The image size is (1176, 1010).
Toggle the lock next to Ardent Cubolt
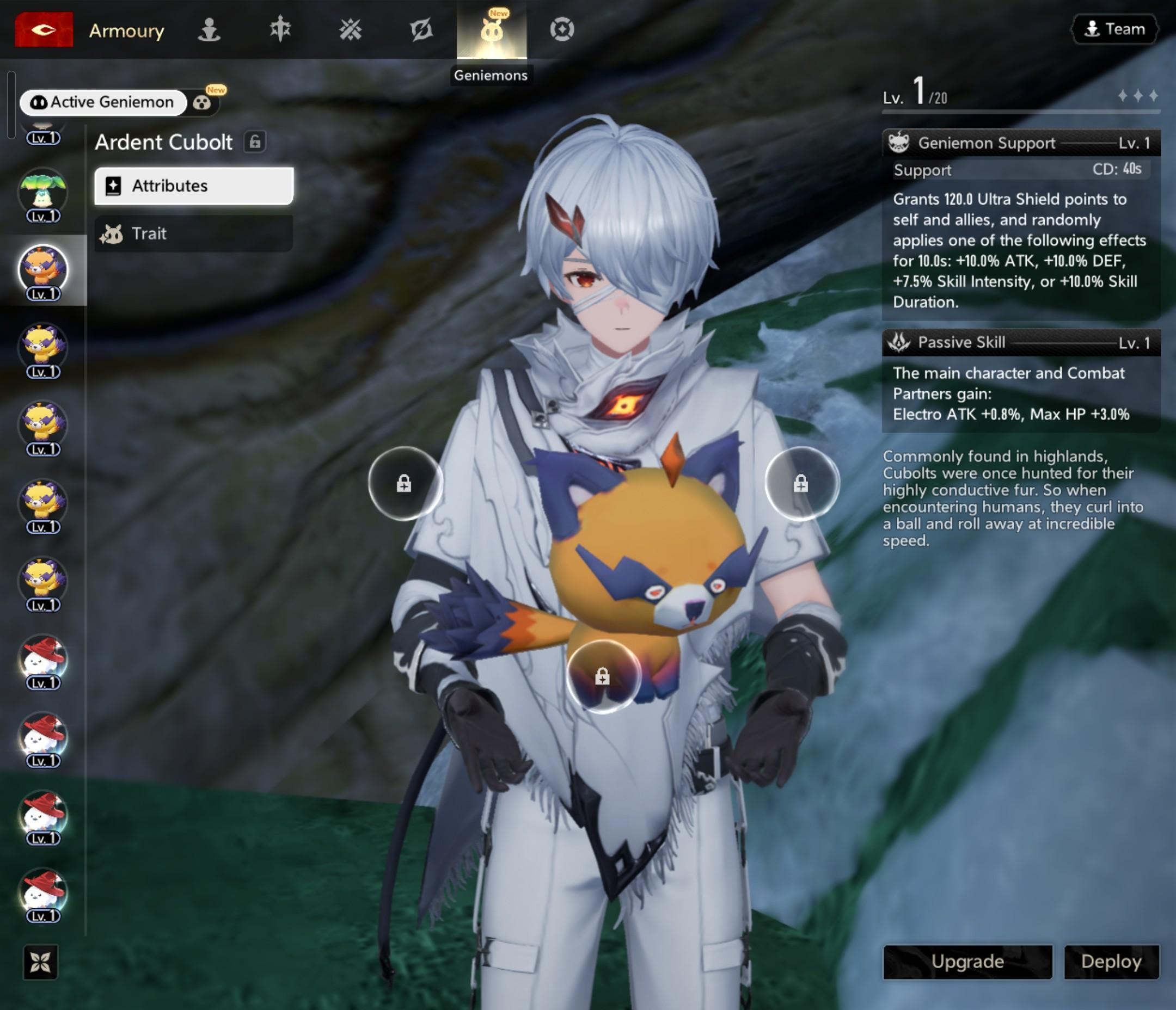coord(255,142)
